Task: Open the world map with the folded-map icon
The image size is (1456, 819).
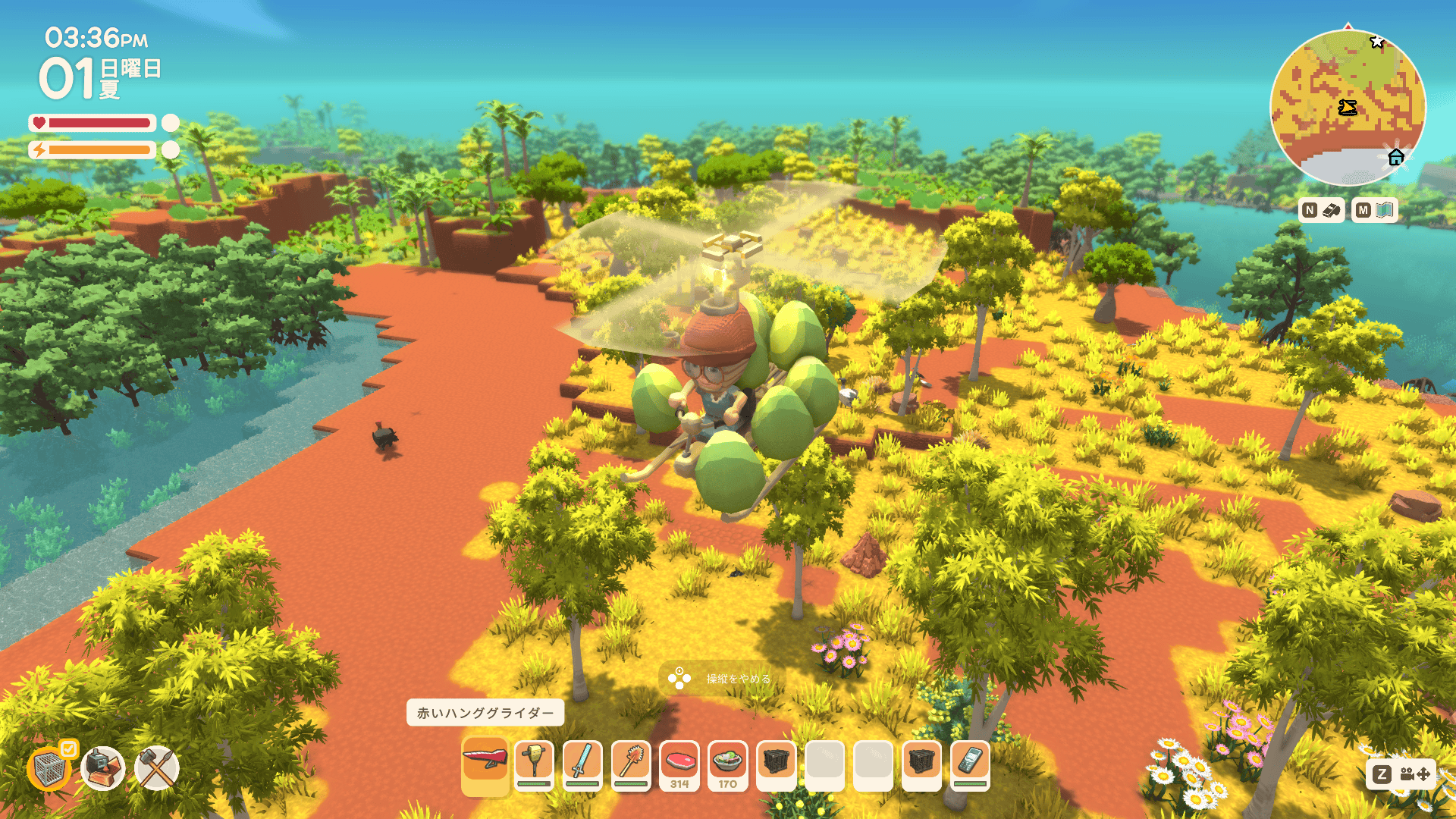Action: pyautogui.click(x=1385, y=210)
